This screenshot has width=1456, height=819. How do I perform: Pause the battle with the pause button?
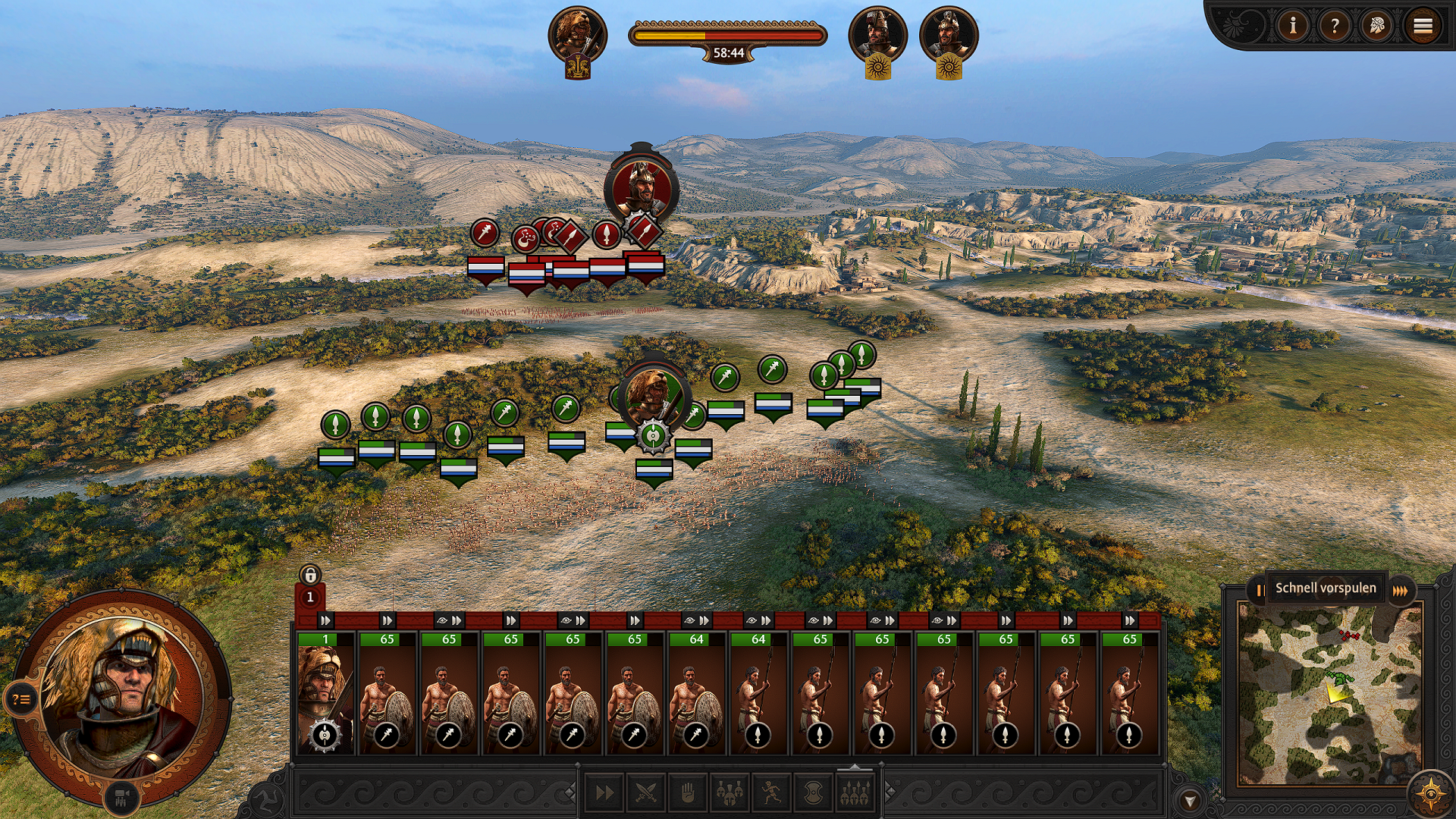(1258, 589)
